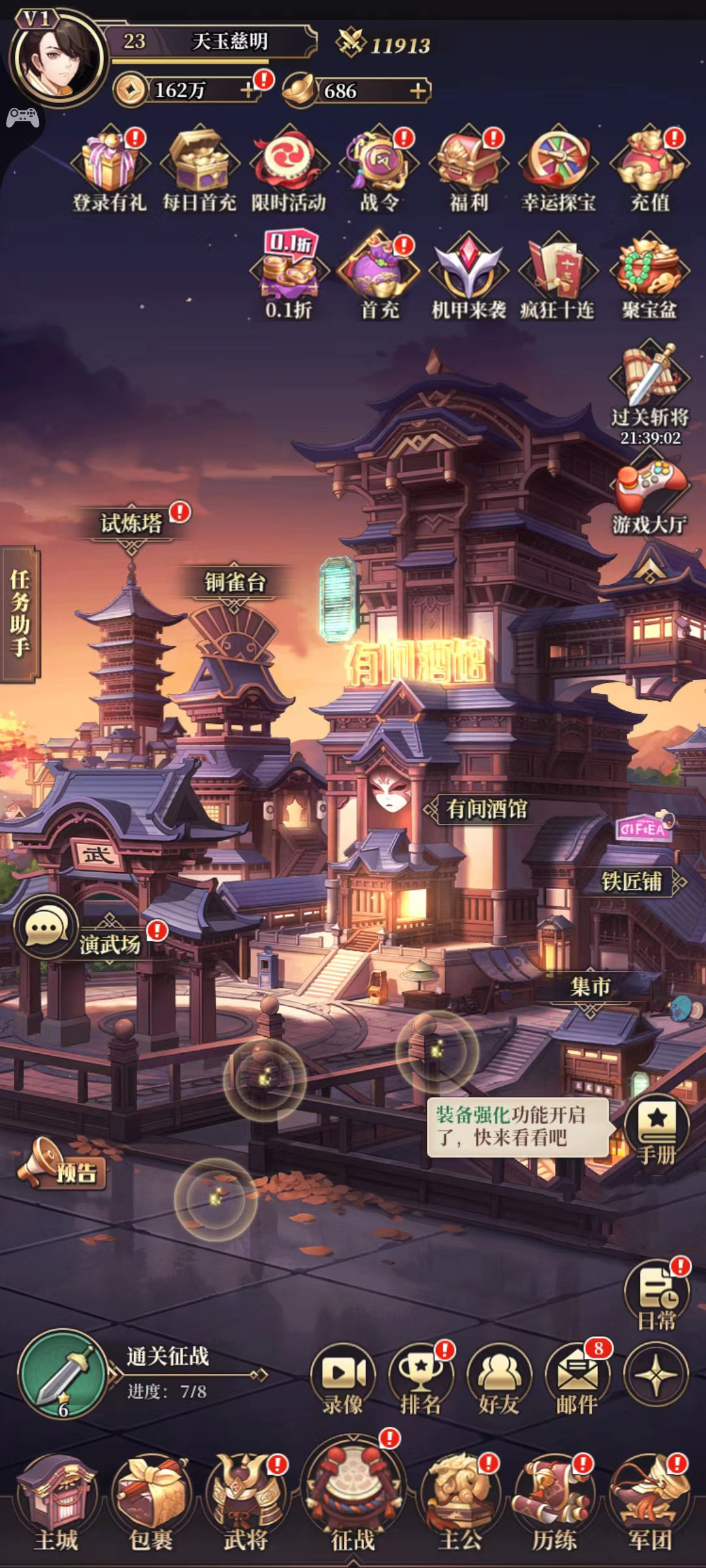Open the 通关征战 campaign sword button
The image size is (706, 1568).
point(63,1373)
